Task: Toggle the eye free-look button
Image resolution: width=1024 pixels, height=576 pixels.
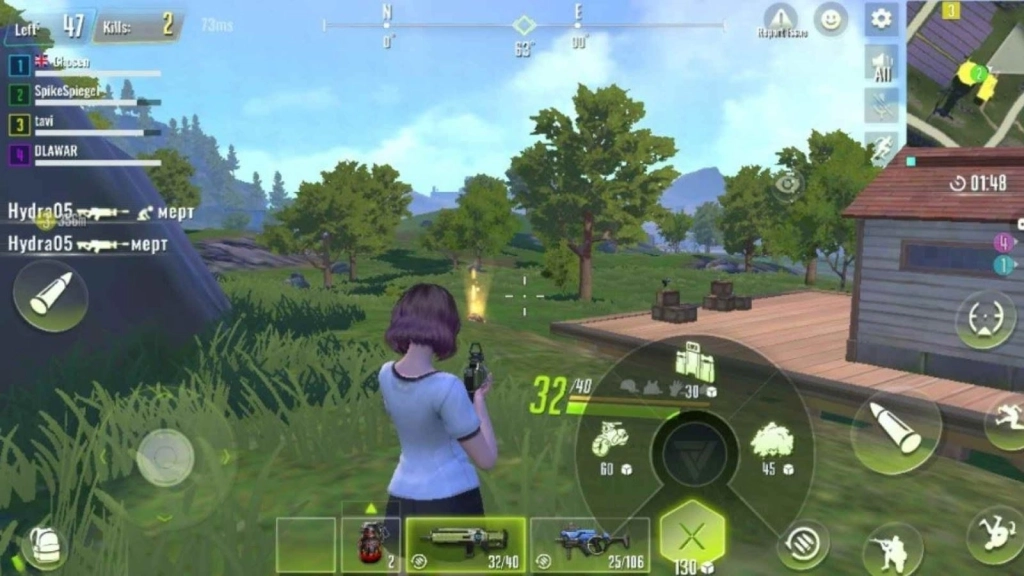Action: (788, 183)
